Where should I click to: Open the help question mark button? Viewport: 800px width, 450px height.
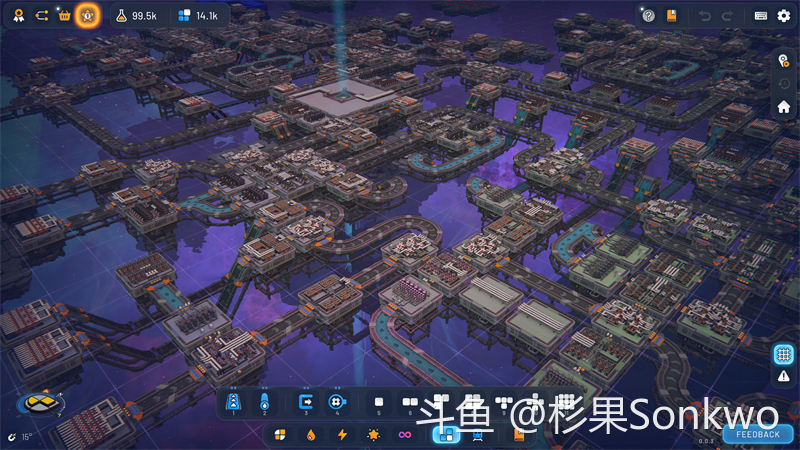(648, 15)
